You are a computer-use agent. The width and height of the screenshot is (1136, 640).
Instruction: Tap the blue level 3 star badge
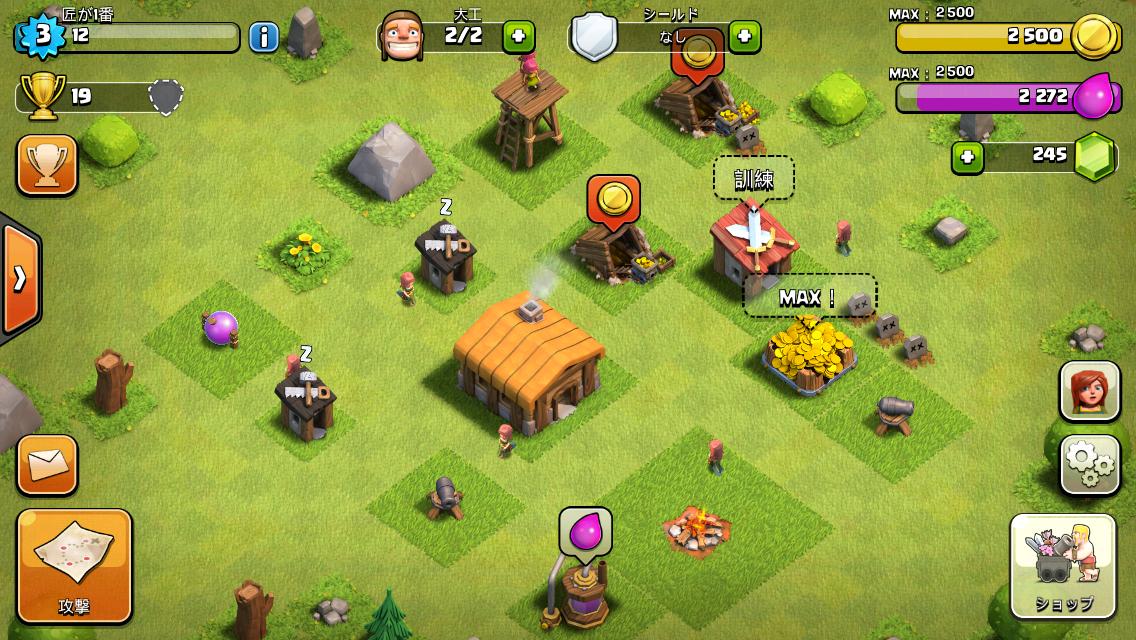click(x=42, y=36)
